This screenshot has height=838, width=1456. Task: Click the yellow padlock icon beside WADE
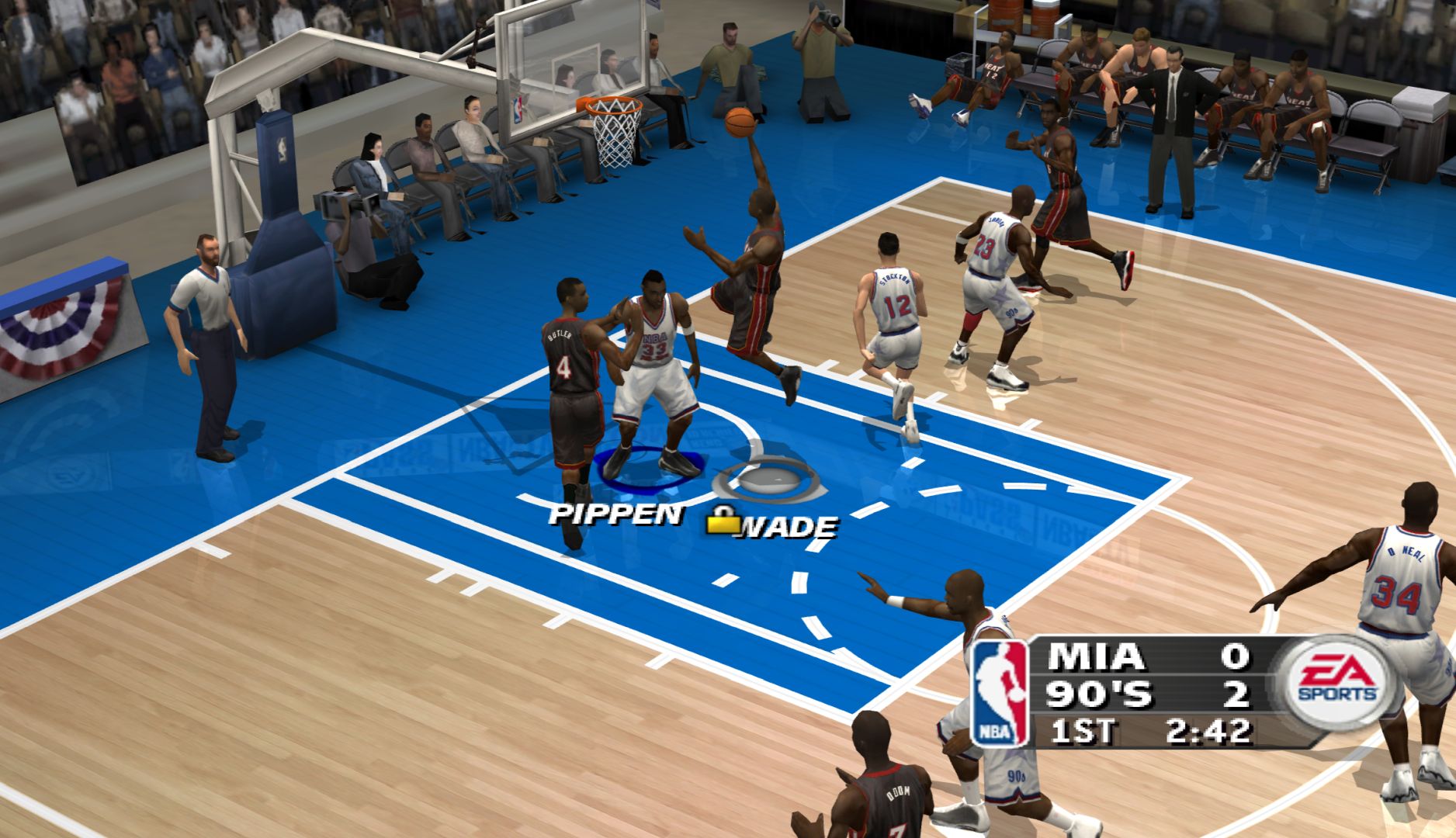coord(723,521)
